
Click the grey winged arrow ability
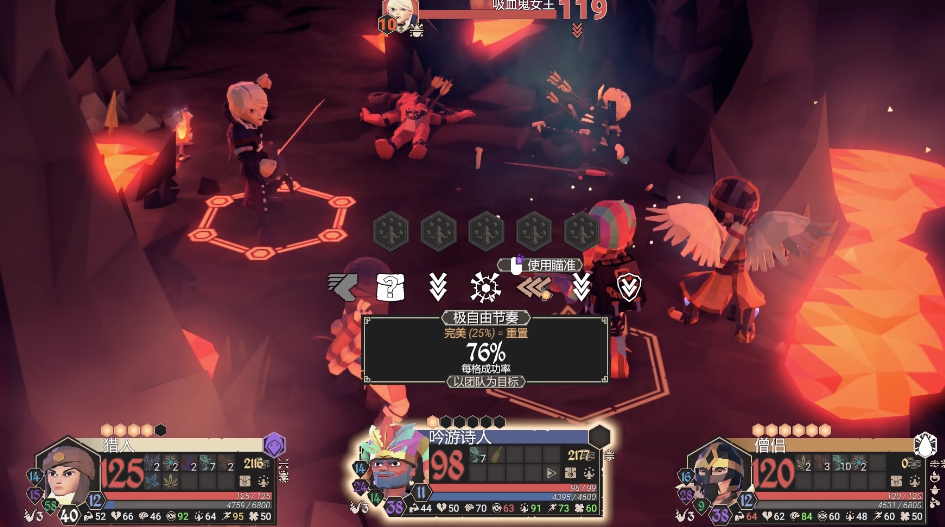pos(340,287)
